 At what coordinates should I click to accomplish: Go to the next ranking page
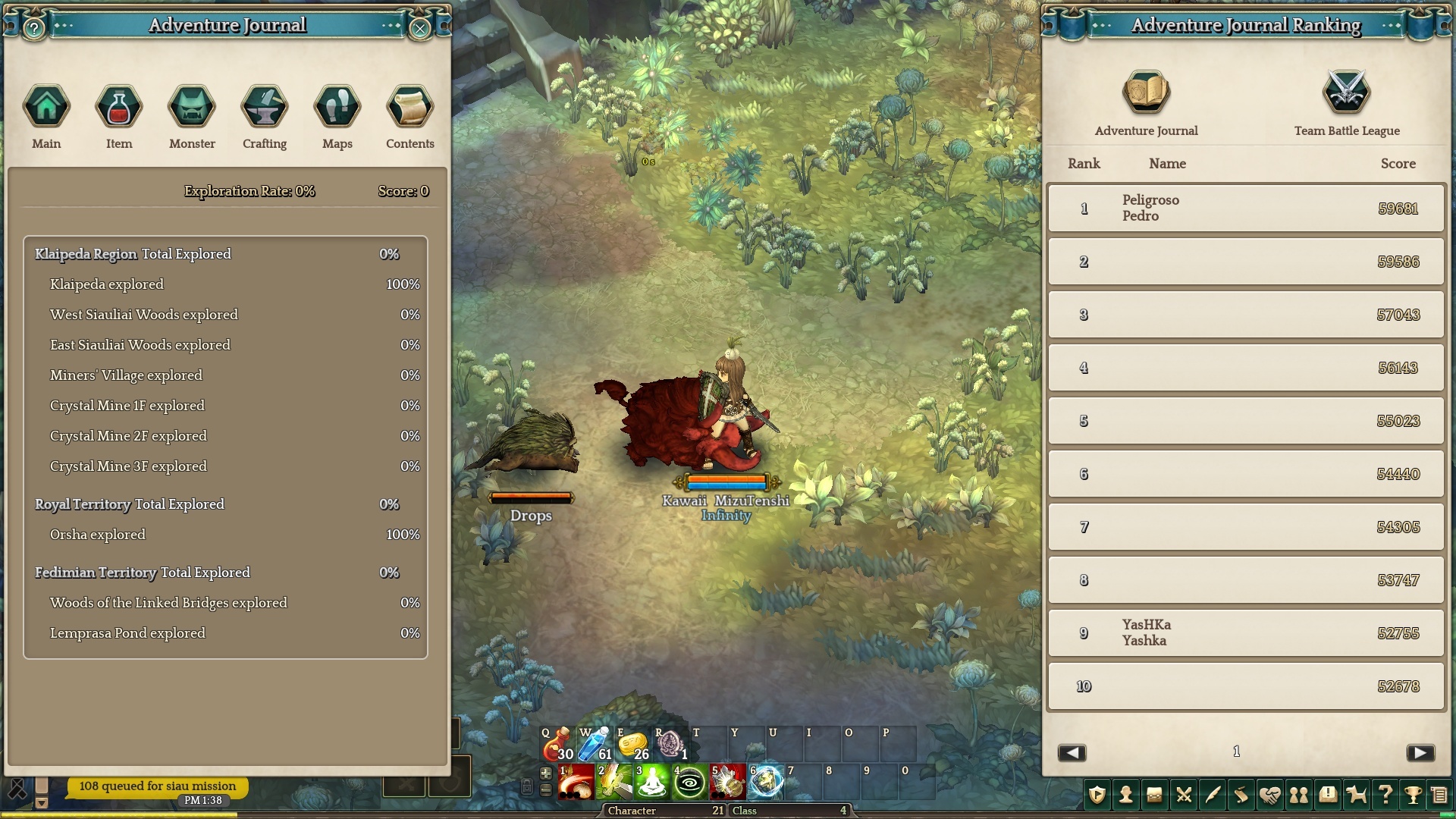pos(1420,752)
